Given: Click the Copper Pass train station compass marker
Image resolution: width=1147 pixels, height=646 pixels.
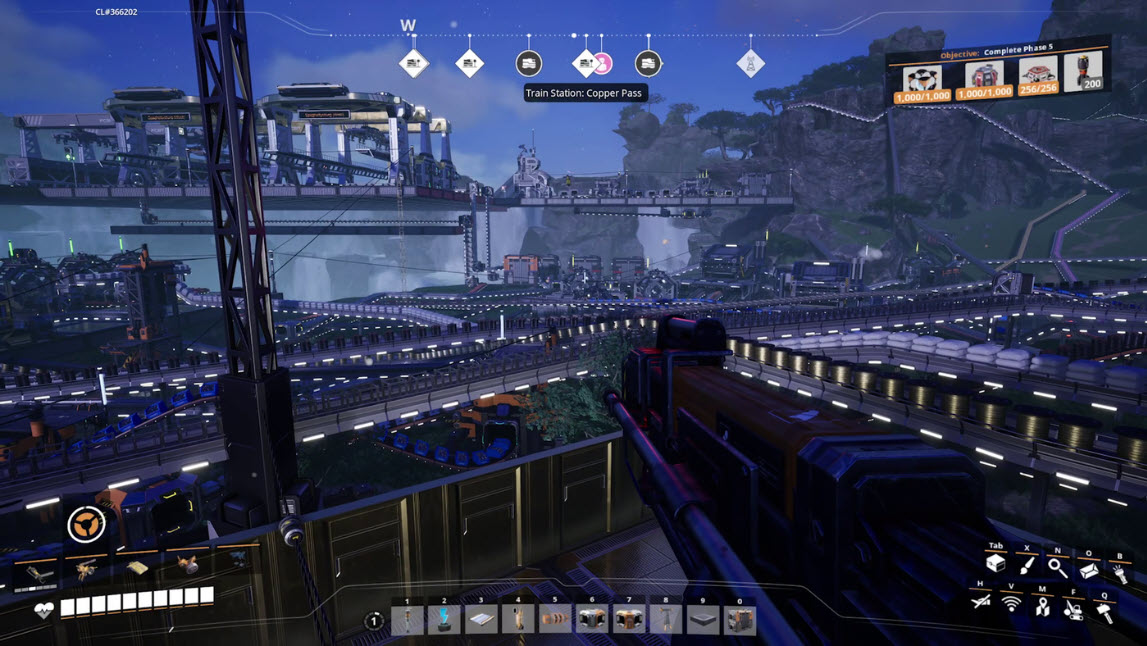Looking at the screenshot, I should tap(586, 64).
